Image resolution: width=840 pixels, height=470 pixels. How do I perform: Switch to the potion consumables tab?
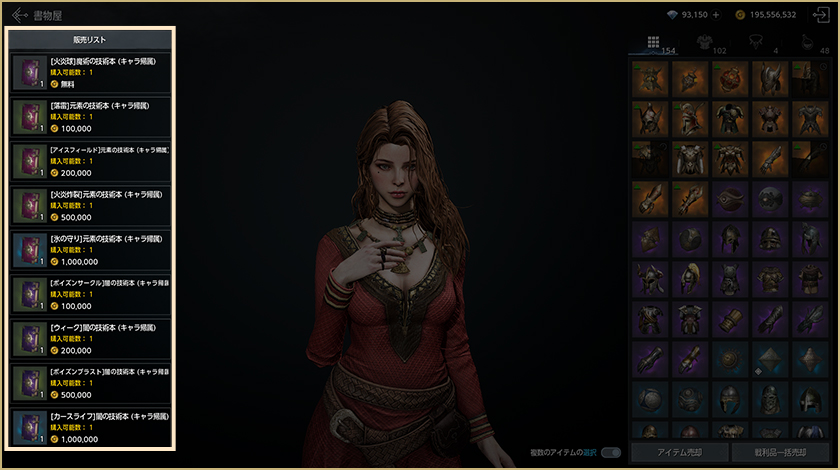click(807, 43)
